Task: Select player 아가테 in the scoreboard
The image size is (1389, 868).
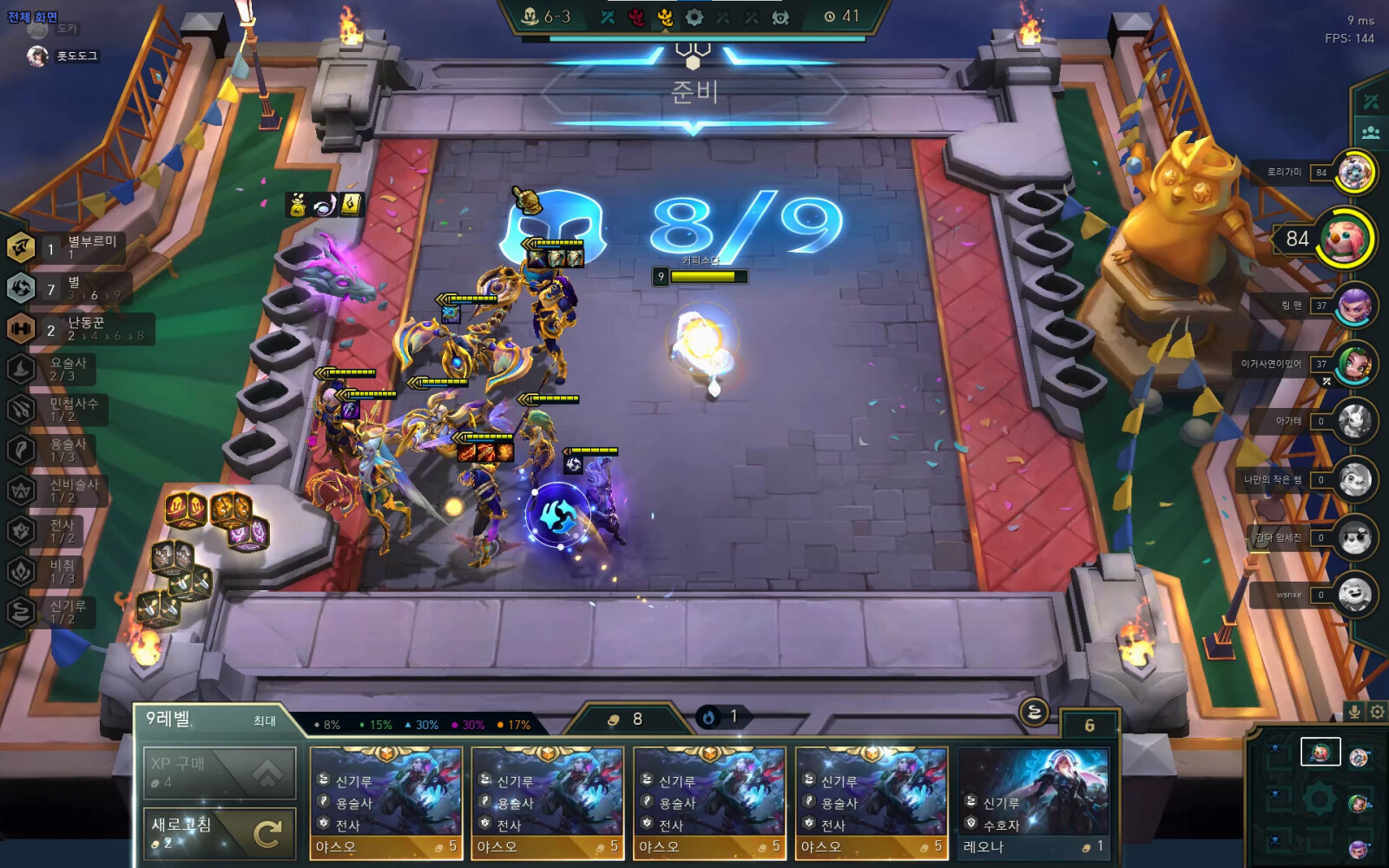Action: point(1353,421)
